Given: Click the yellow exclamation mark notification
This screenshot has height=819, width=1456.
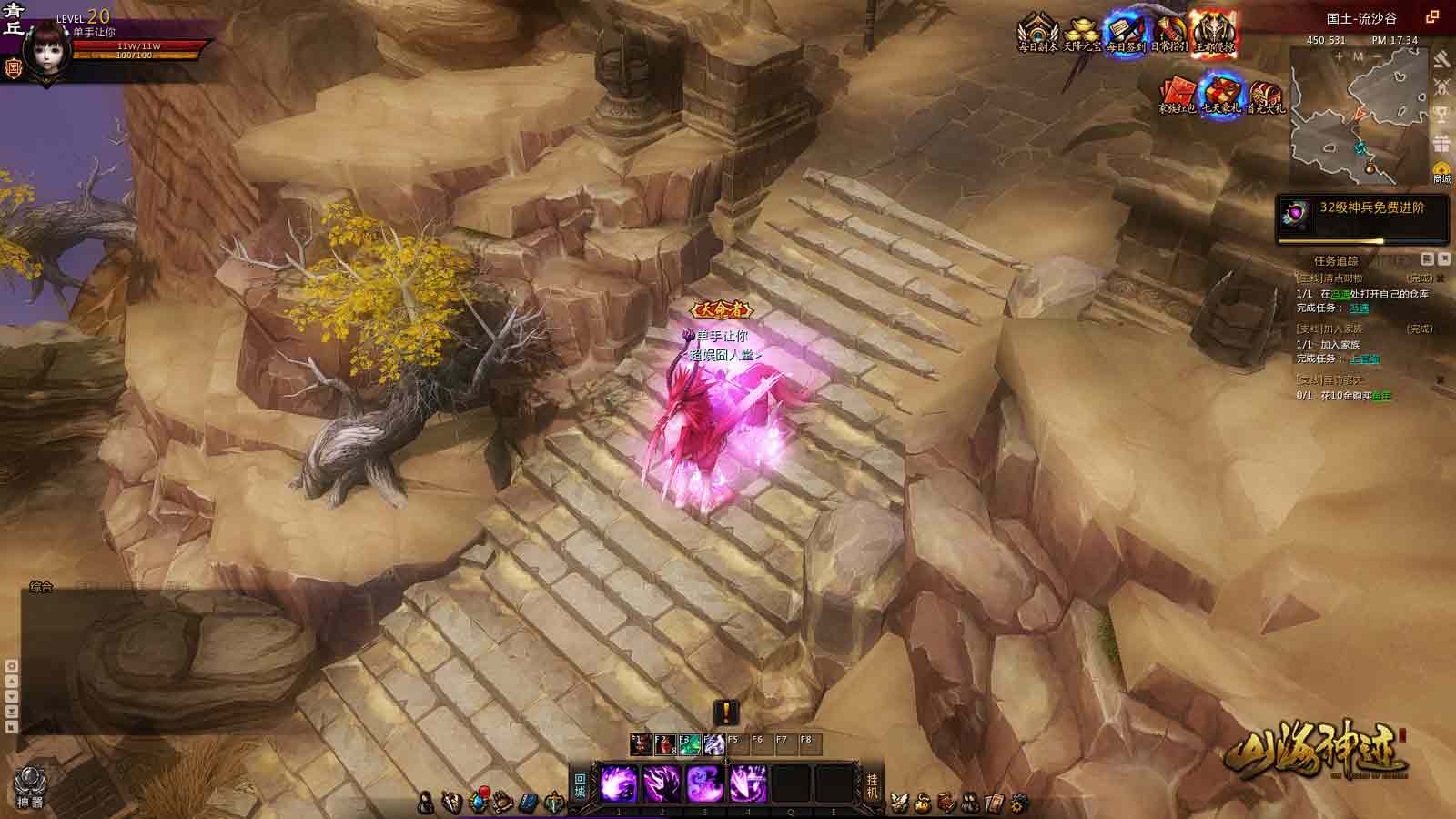Looking at the screenshot, I should point(726,712).
